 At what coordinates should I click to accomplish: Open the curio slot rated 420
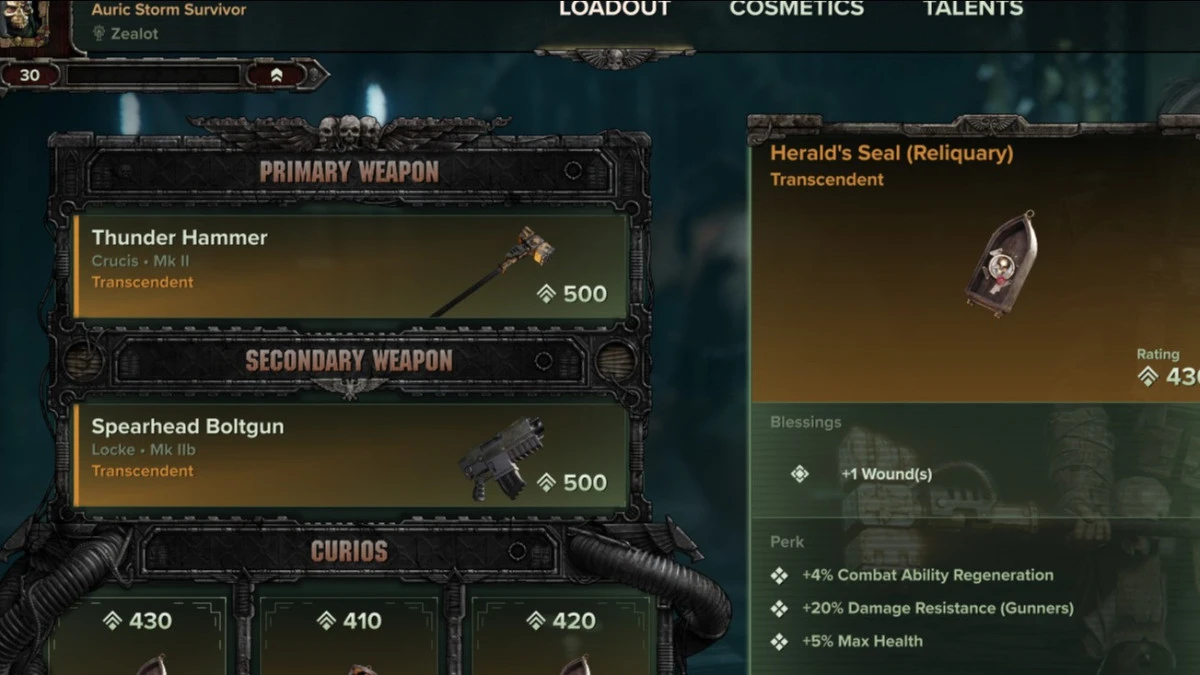tap(560, 635)
